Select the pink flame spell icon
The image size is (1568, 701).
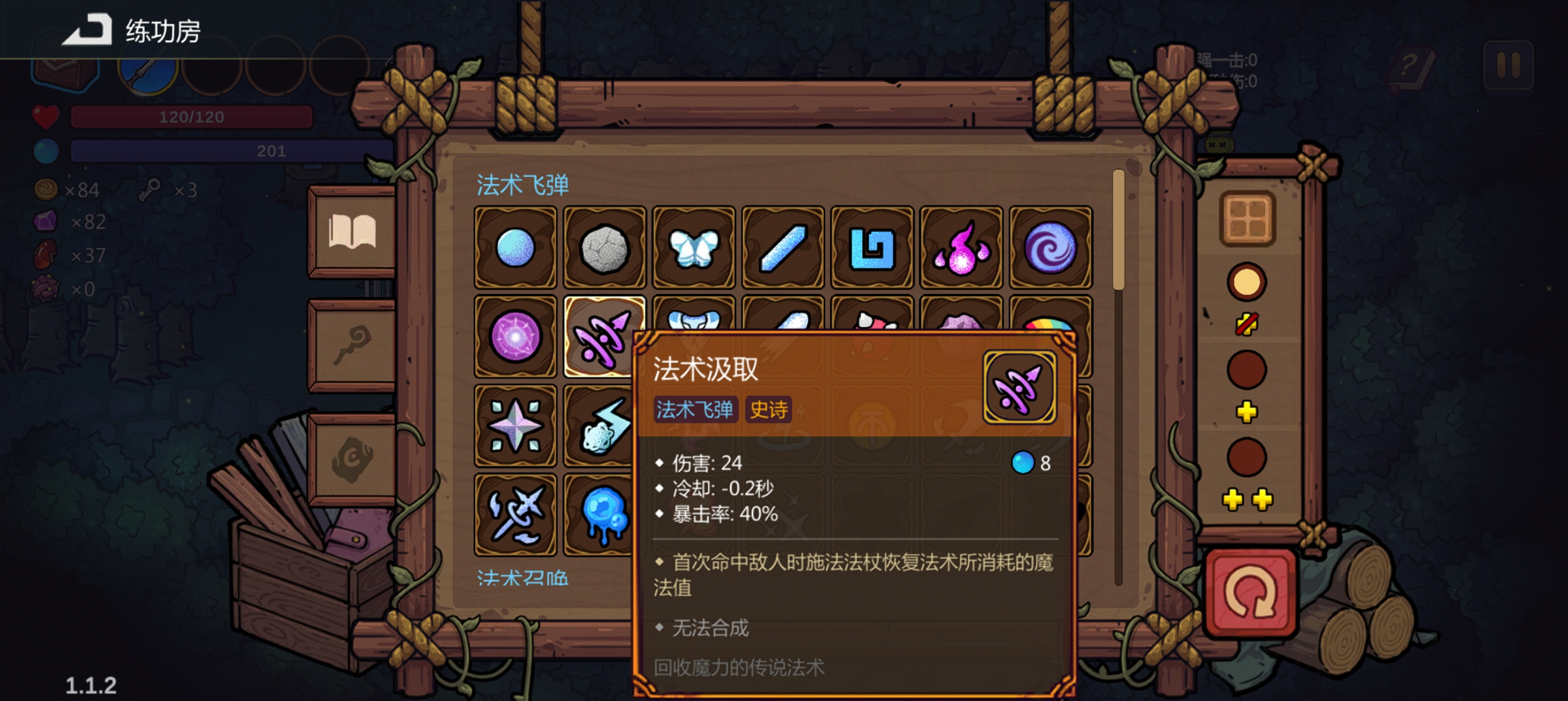pyautogui.click(x=961, y=248)
